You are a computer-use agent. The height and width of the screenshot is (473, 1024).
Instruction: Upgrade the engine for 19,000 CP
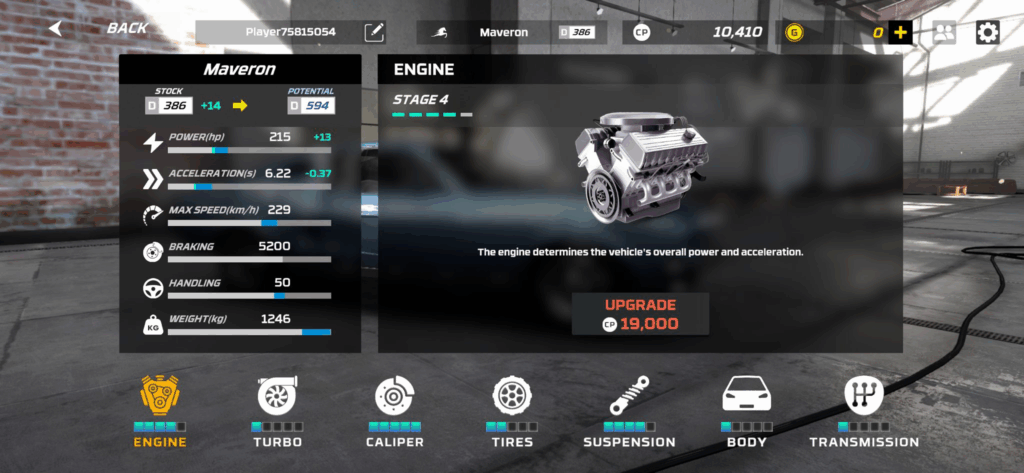(x=641, y=314)
